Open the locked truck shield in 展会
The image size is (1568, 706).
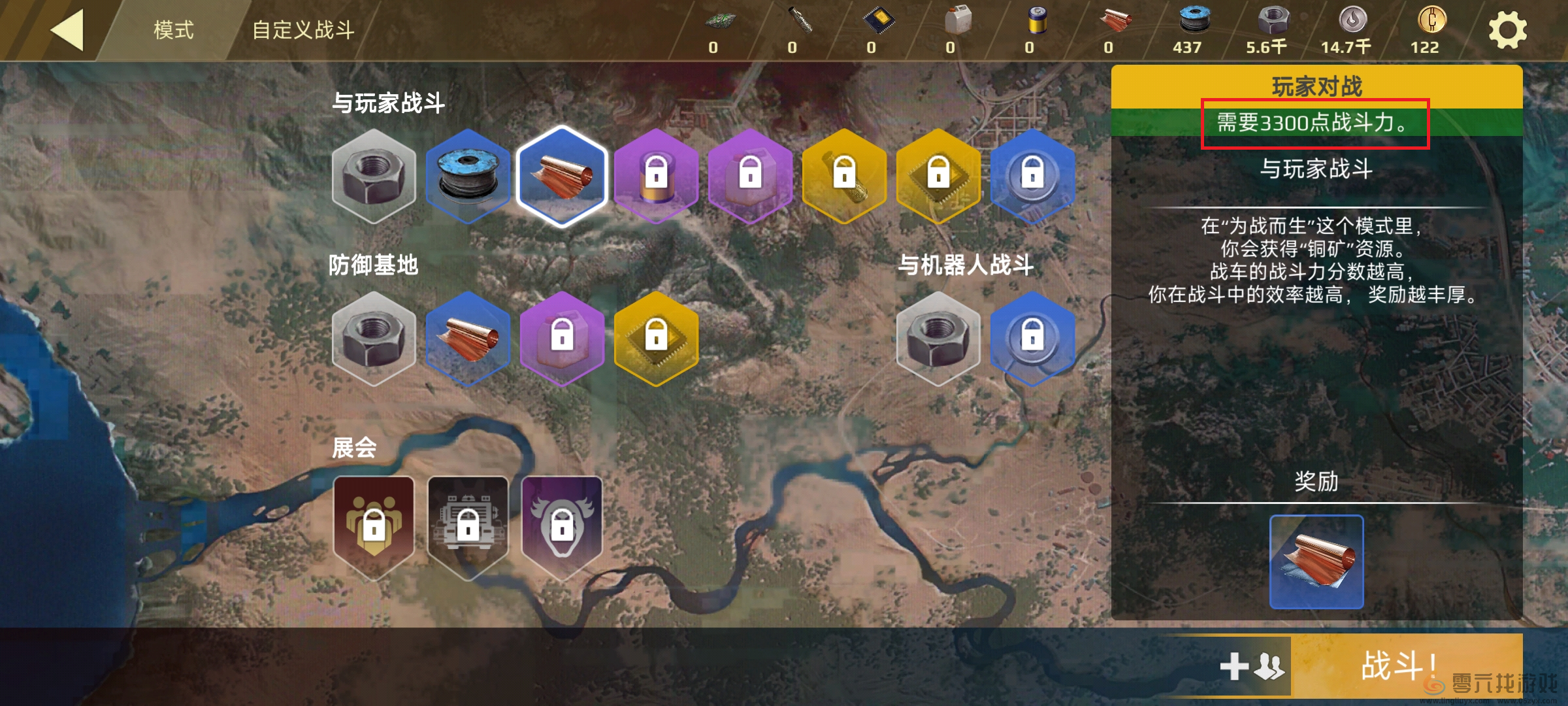468,526
